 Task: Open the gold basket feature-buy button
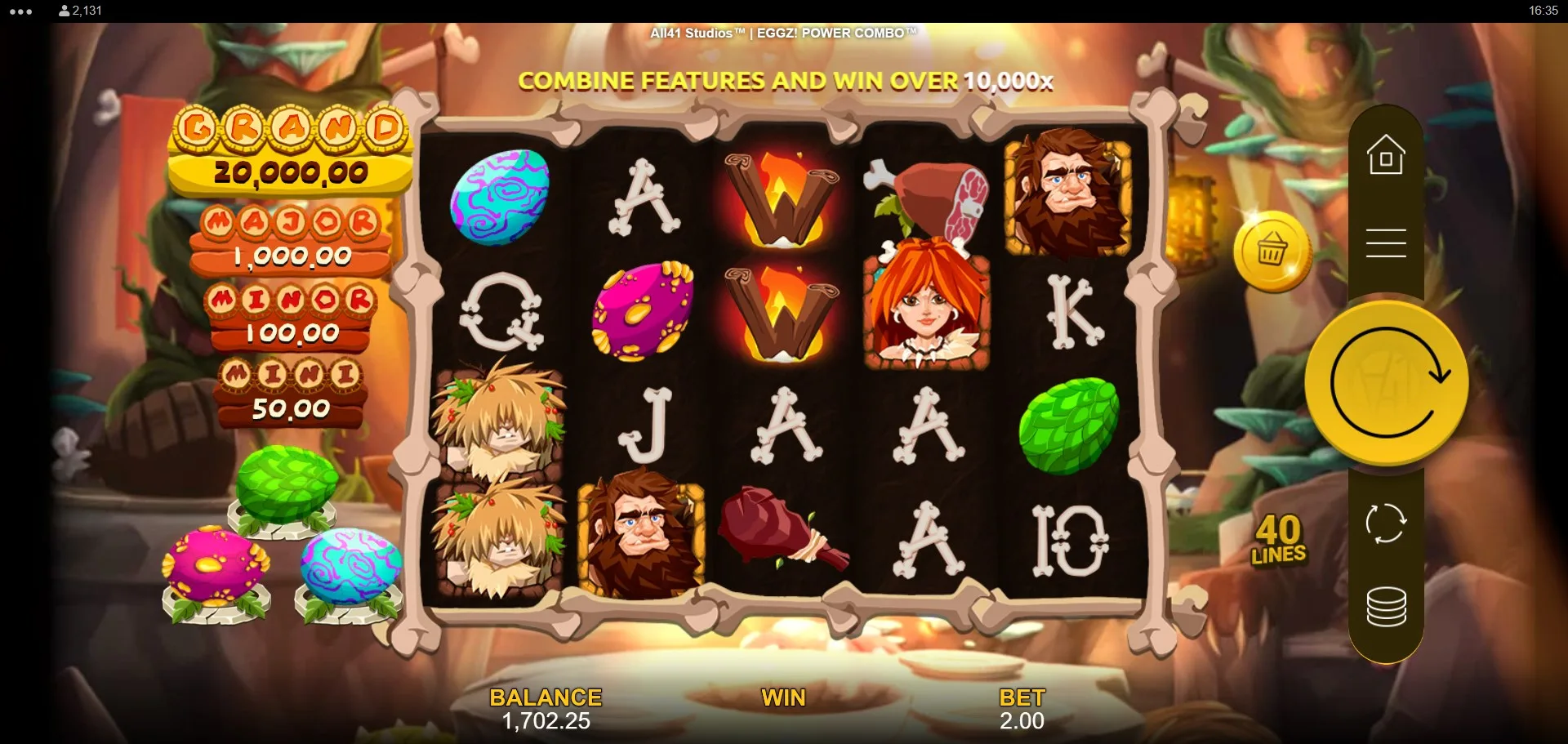point(1272,251)
